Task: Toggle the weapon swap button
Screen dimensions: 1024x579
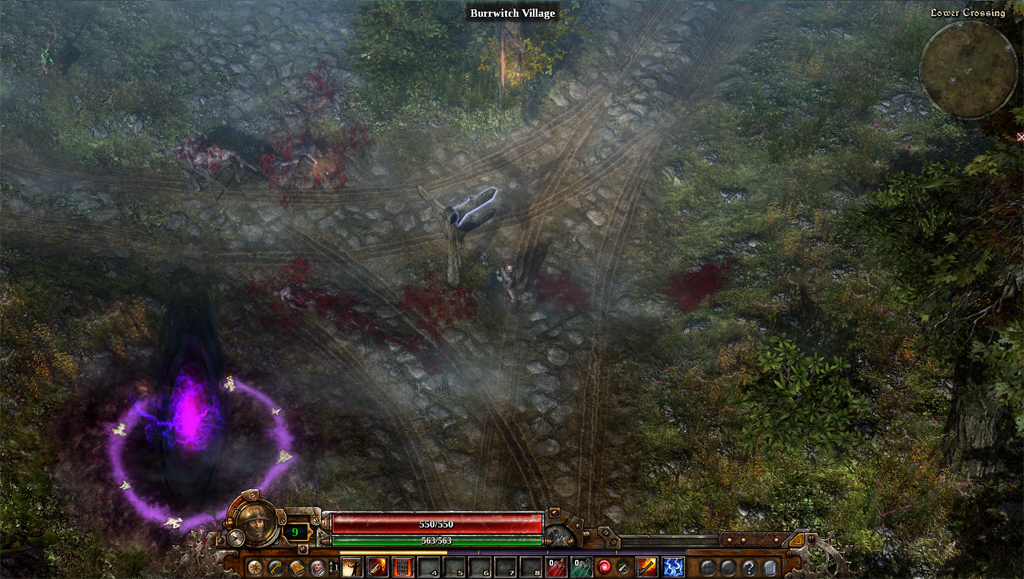Action: (624, 568)
